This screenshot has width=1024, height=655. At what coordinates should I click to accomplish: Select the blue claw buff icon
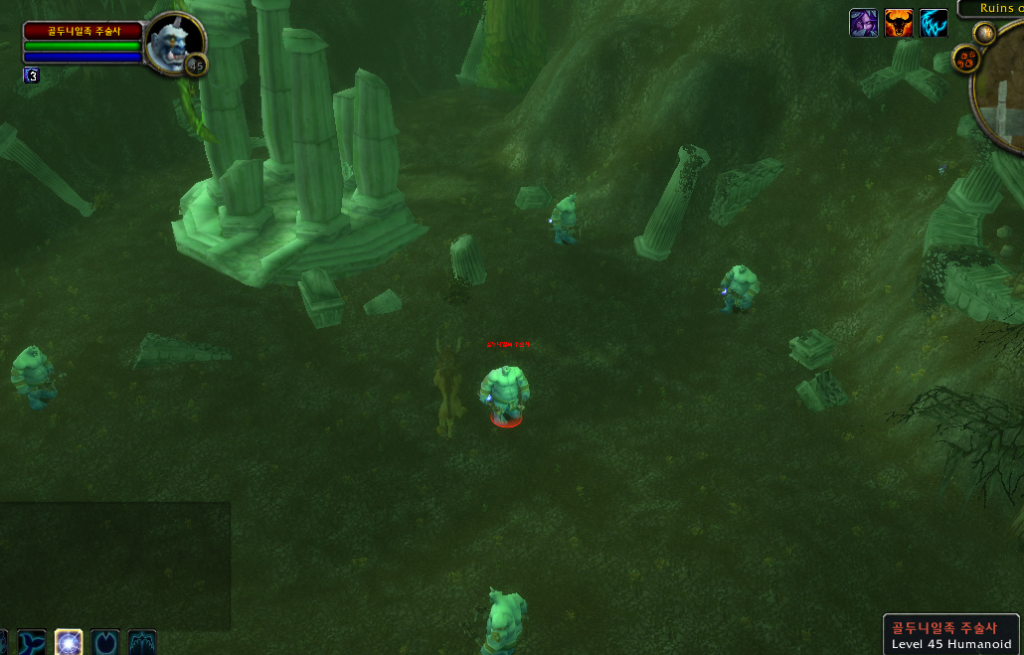coord(934,23)
